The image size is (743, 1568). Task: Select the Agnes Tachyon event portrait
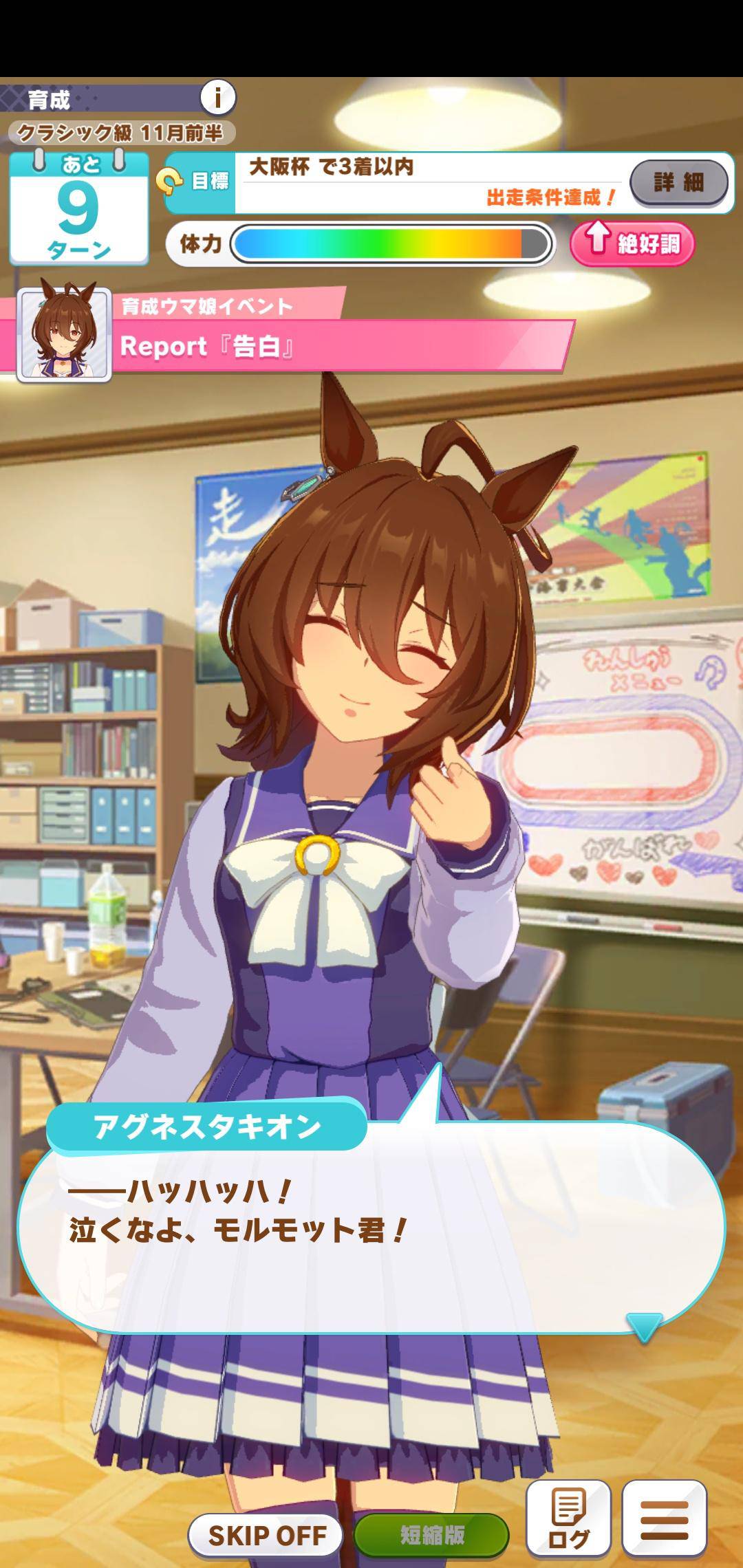coord(65,334)
